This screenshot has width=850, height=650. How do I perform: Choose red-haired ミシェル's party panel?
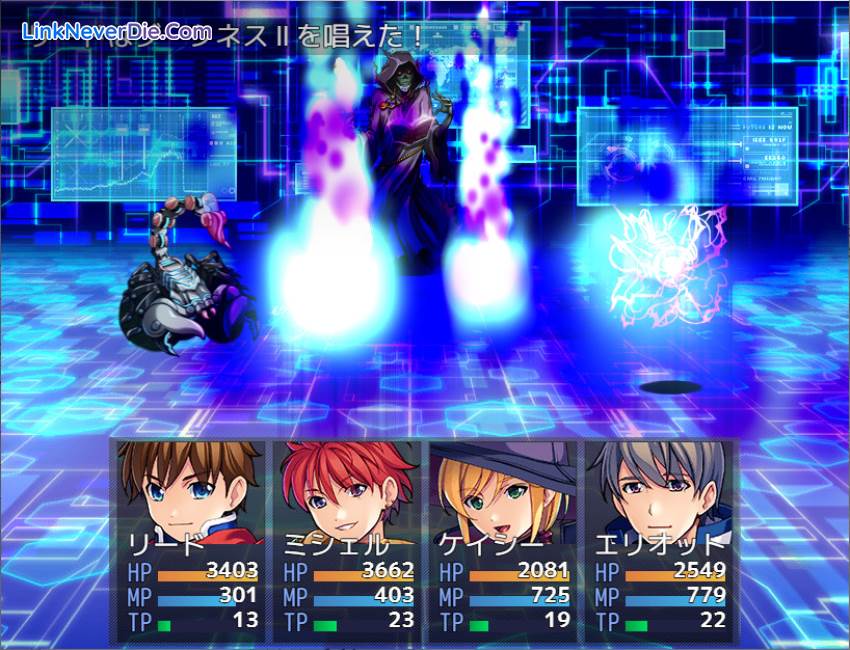[x=345, y=540]
